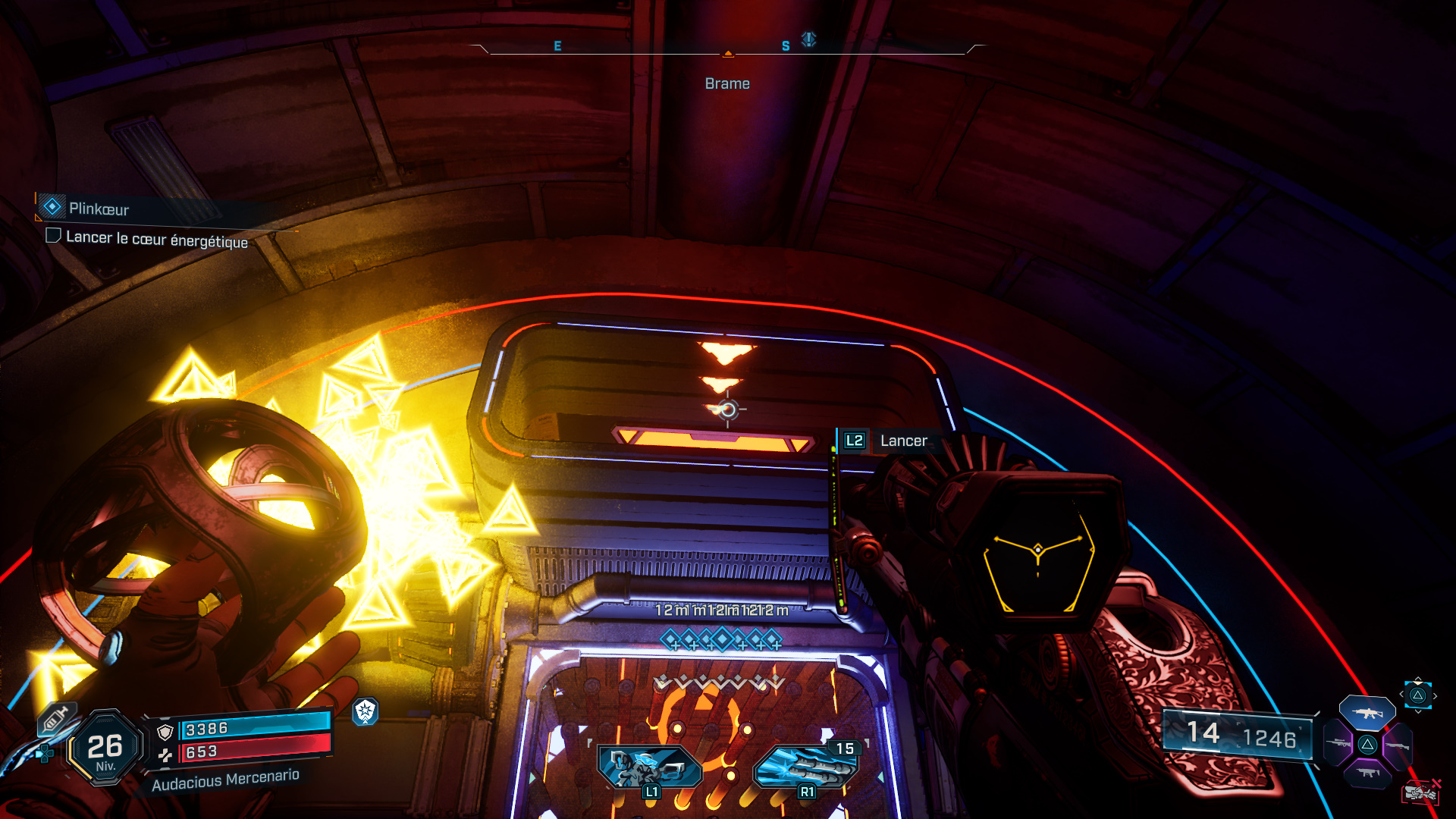Screen dimensions: 1456x819
Task: Activate the L1 action skill icon
Action: (650, 767)
